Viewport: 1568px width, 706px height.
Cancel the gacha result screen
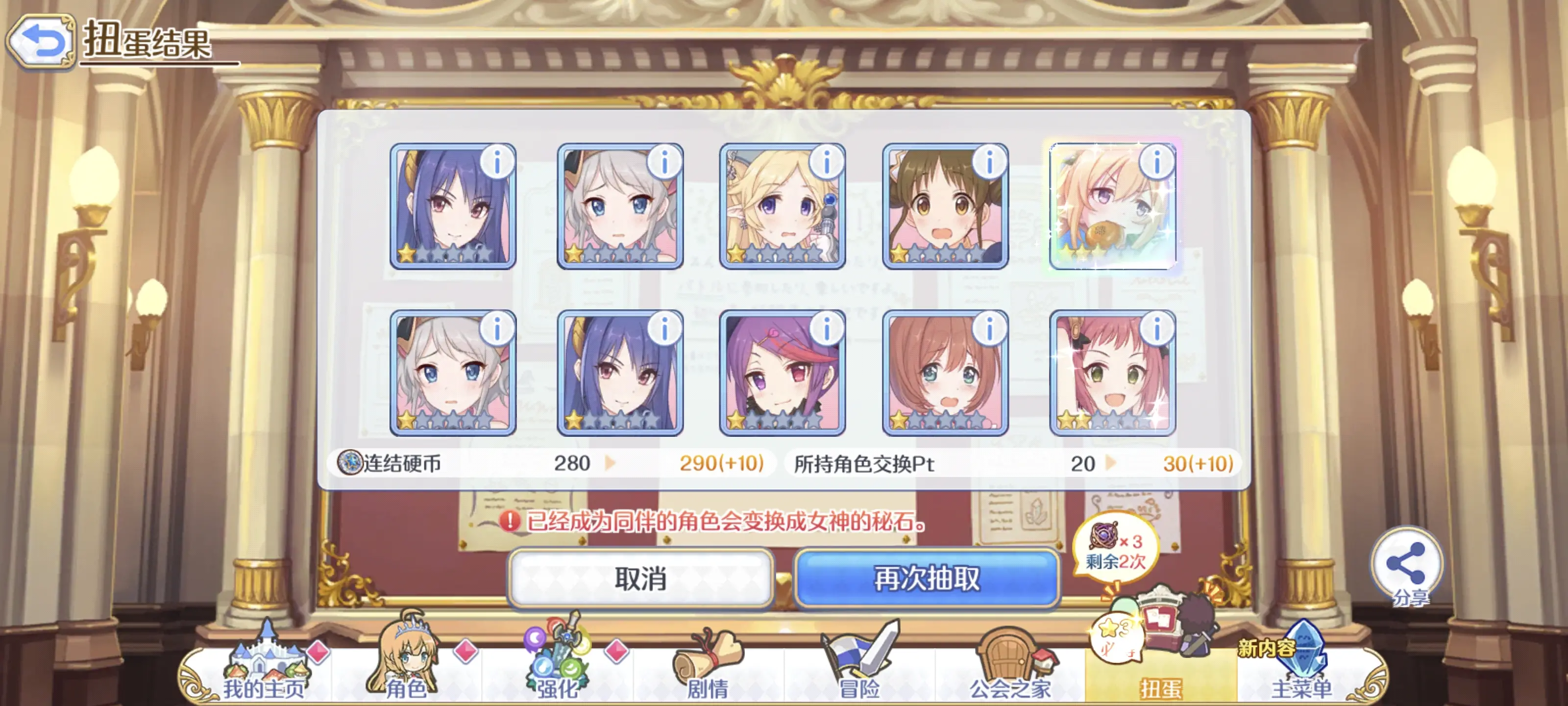[640, 578]
